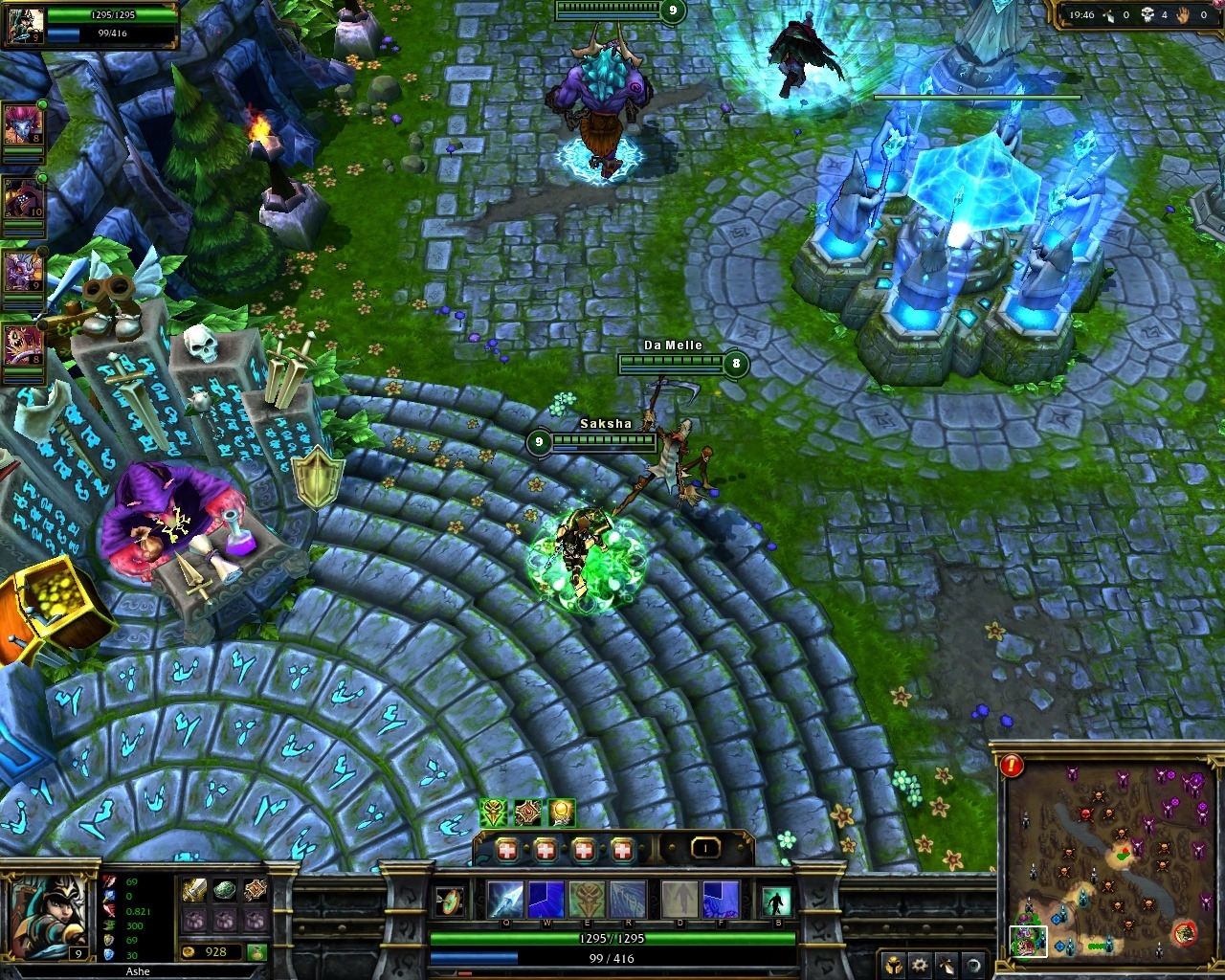Open game options with the gear icon
The width and height of the screenshot is (1225, 980).
pos(920,965)
